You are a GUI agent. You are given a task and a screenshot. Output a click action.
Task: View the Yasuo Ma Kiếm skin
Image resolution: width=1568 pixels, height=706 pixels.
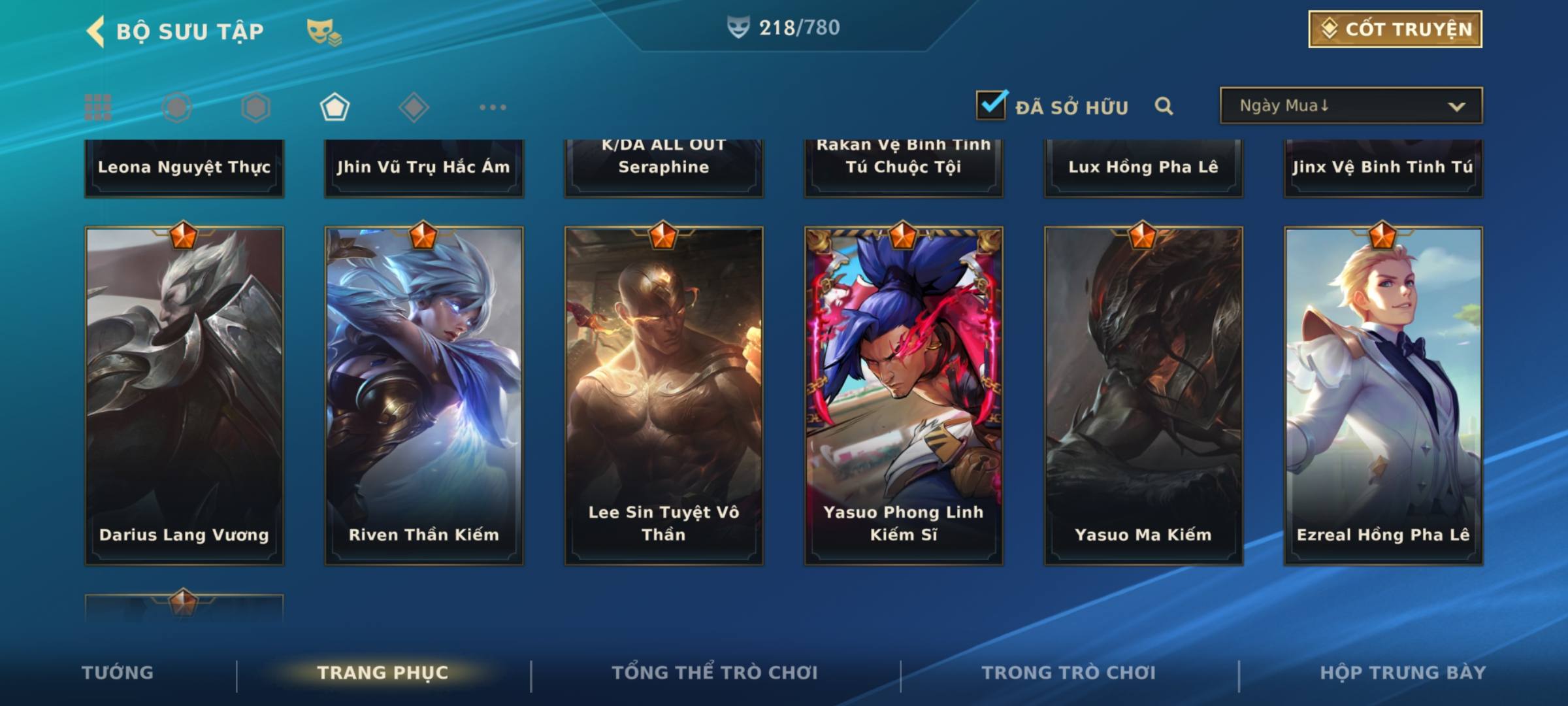tap(1143, 395)
